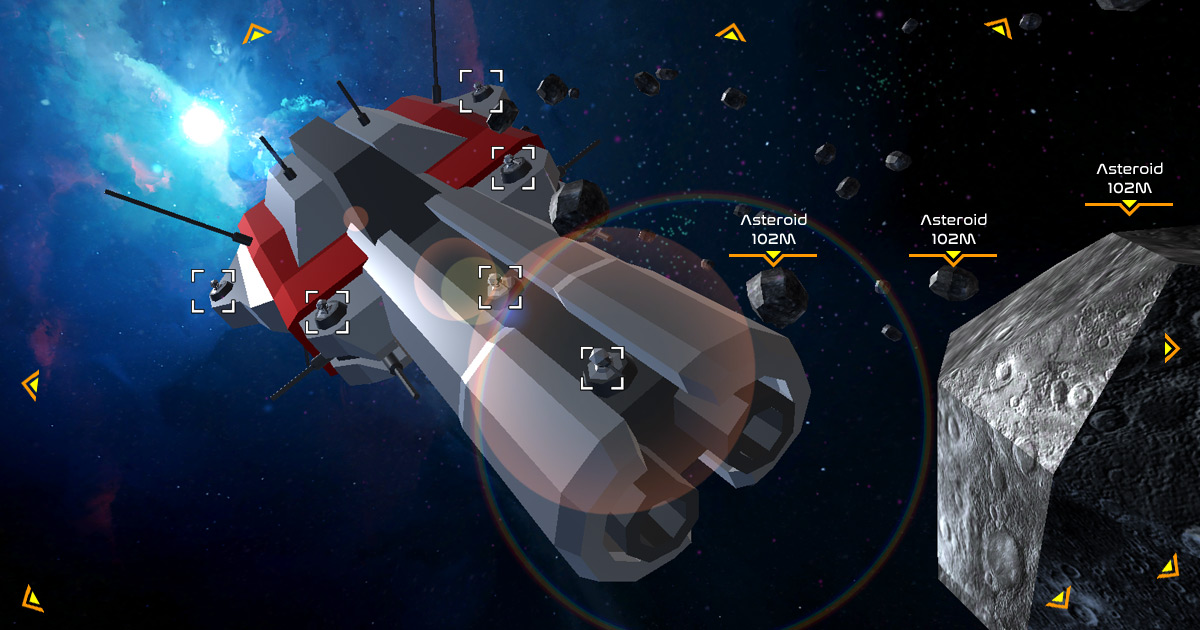Select the left-pointing offscreen target arrow
This screenshot has height=630, width=1200.
pos(31,384)
